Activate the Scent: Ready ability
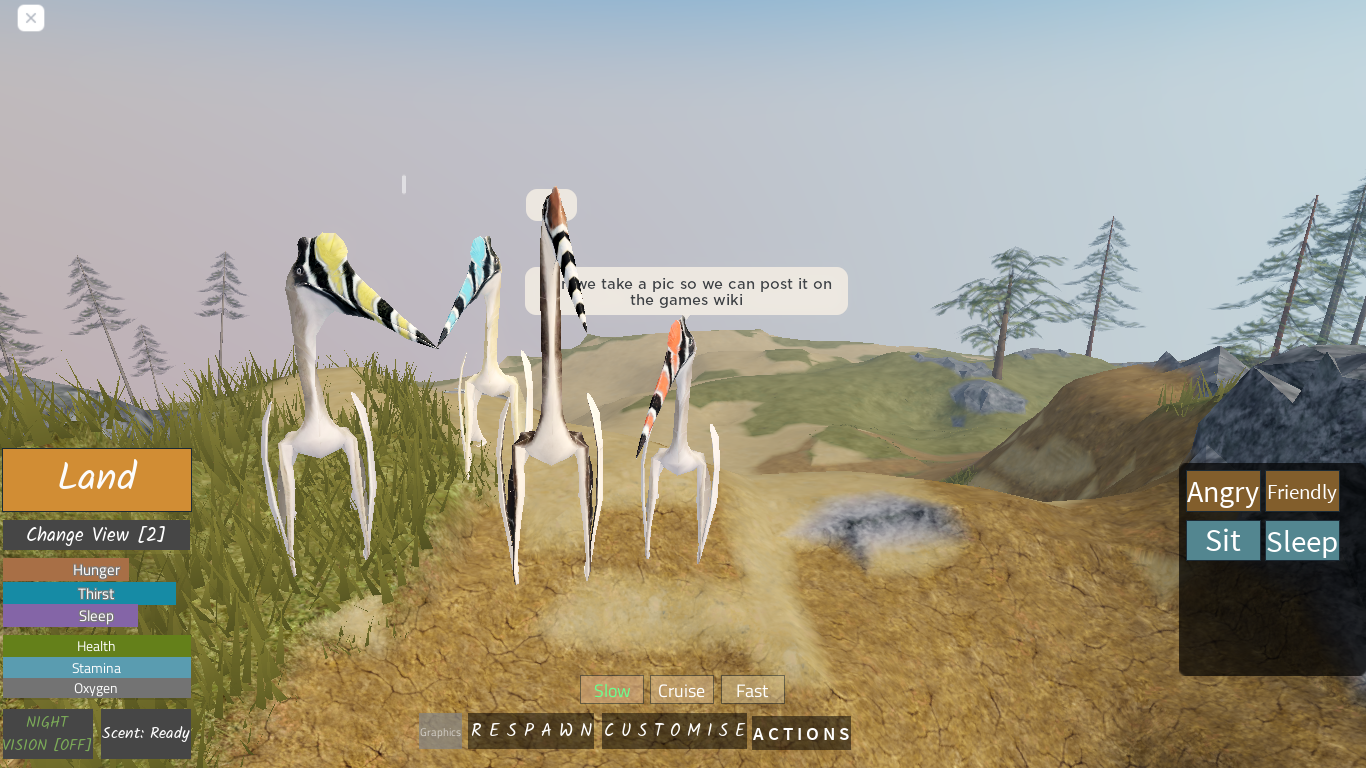1366x768 pixels. [145, 734]
